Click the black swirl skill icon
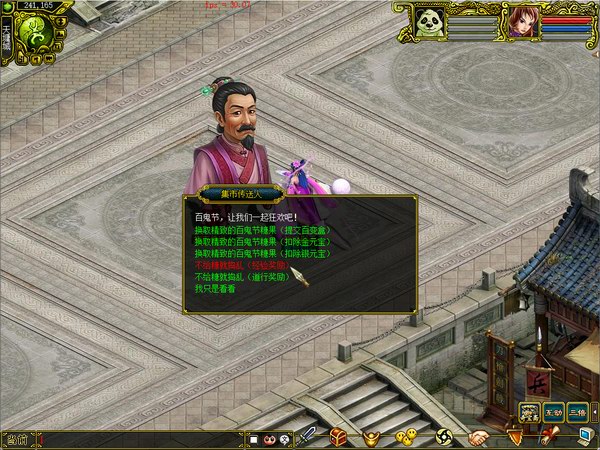The image size is (600, 450). point(444,437)
